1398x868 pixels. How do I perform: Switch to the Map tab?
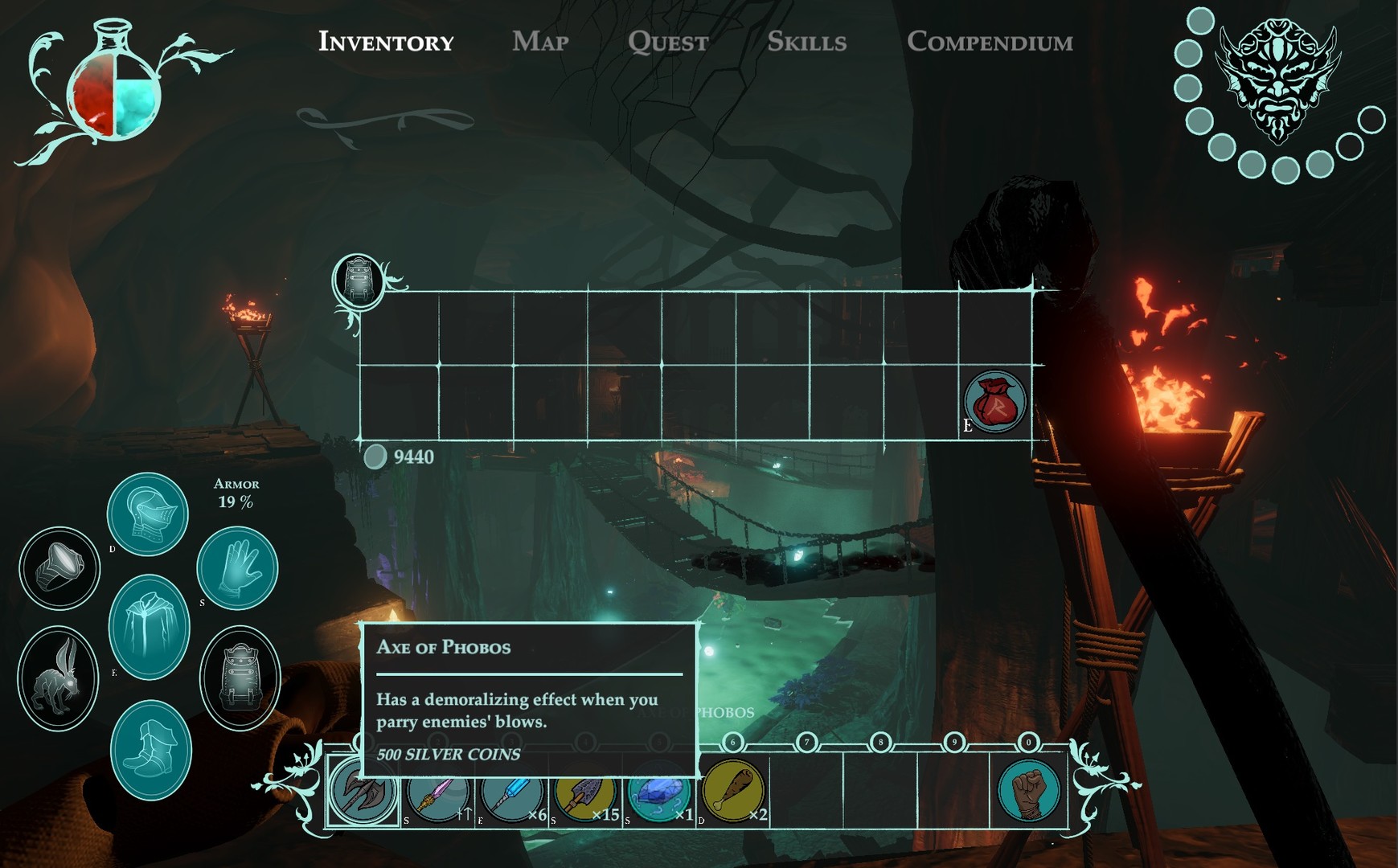(x=541, y=42)
